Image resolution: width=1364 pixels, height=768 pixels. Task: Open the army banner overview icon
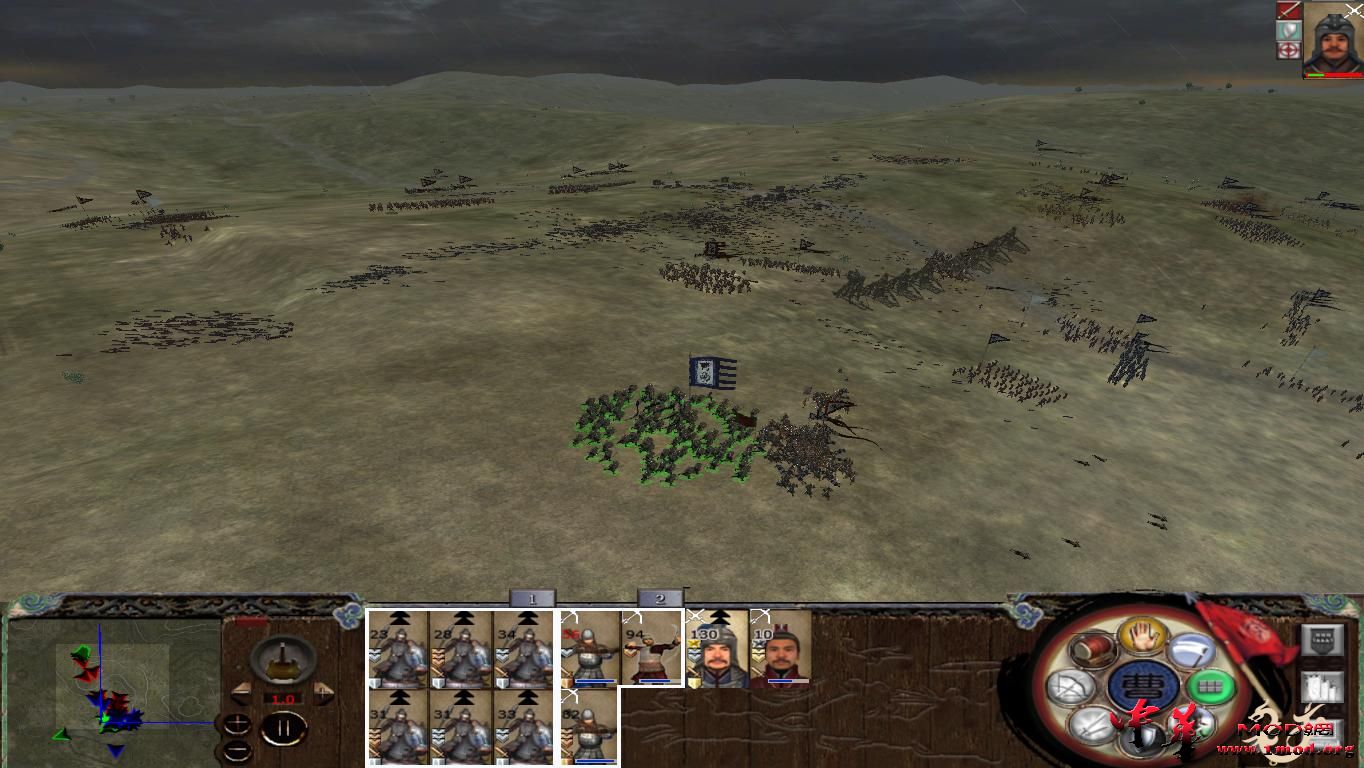pyautogui.click(x=1323, y=640)
